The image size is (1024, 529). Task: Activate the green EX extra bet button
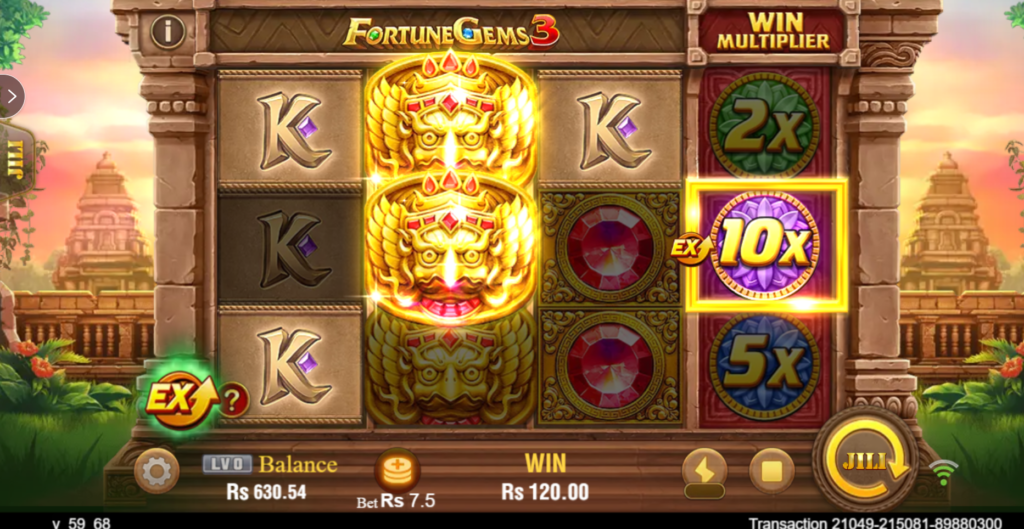[178, 400]
